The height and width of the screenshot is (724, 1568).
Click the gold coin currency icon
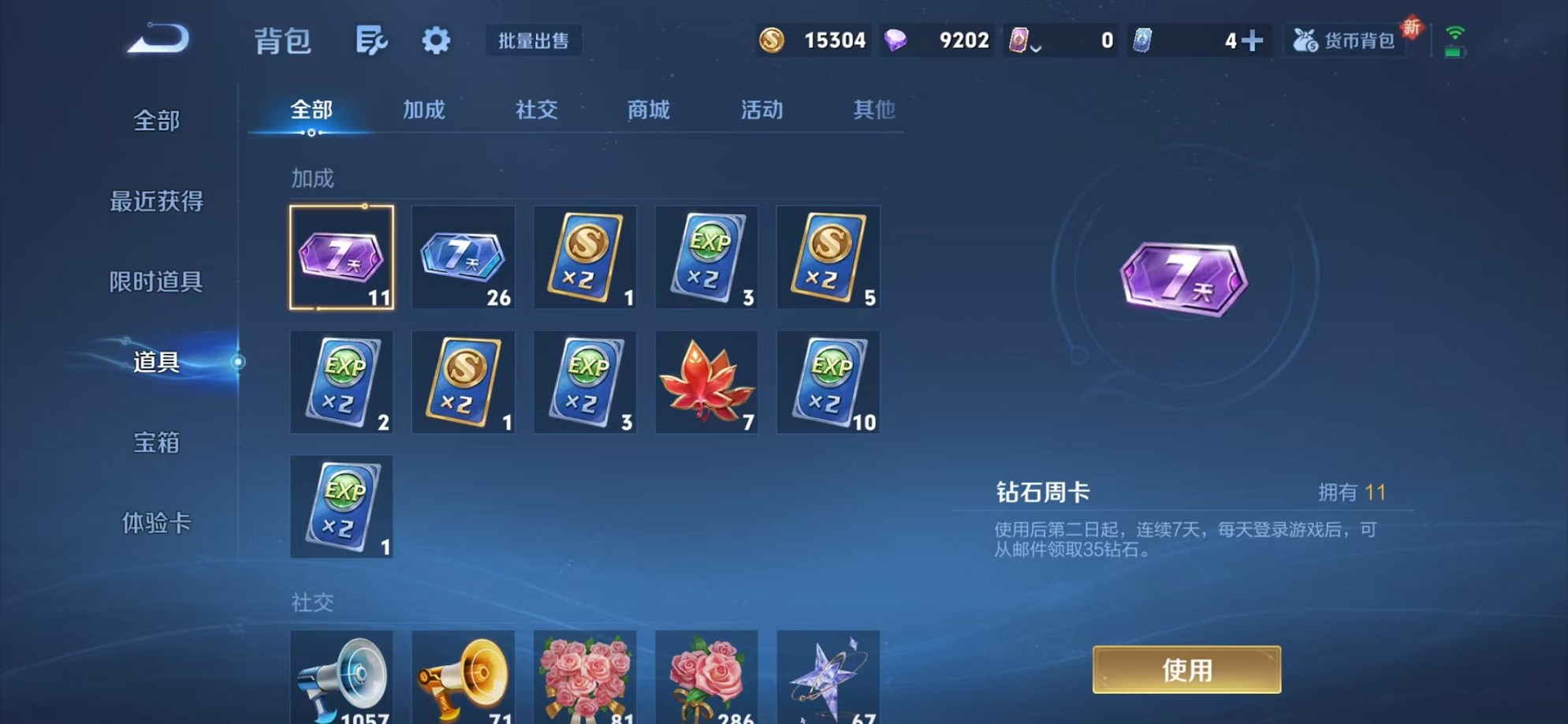pos(771,39)
